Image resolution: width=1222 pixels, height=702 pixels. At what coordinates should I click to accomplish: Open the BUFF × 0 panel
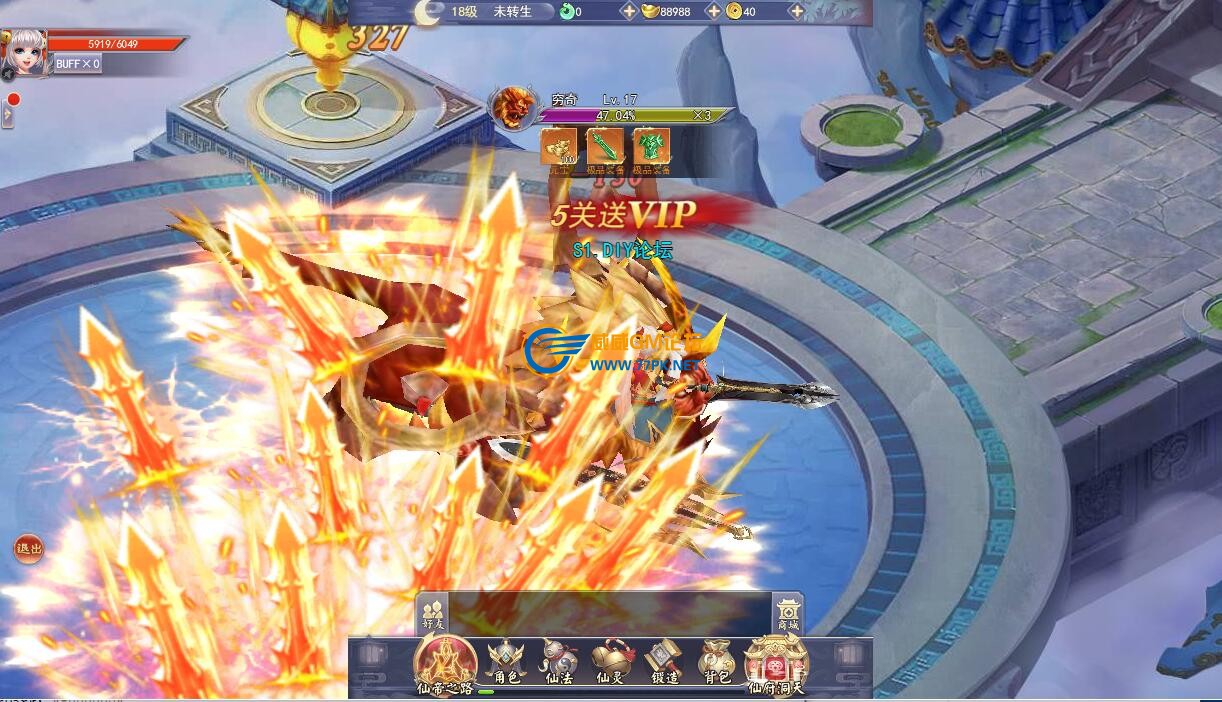pyautogui.click(x=77, y=64)
